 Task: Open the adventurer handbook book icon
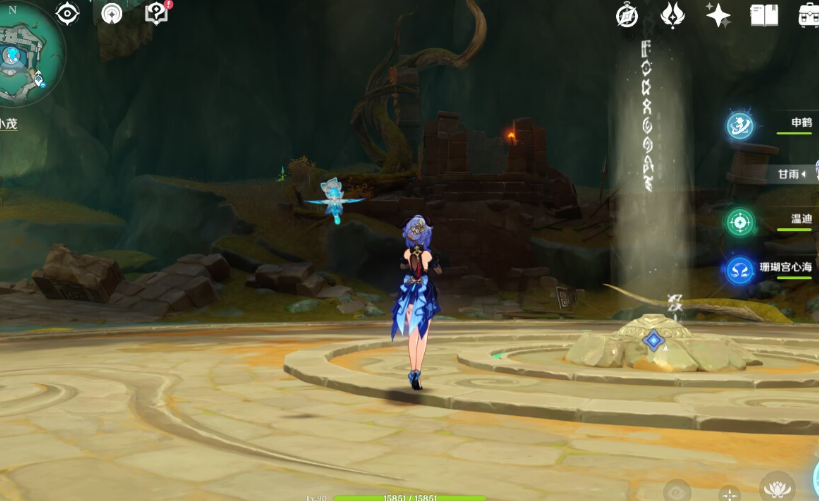(764, 15)
